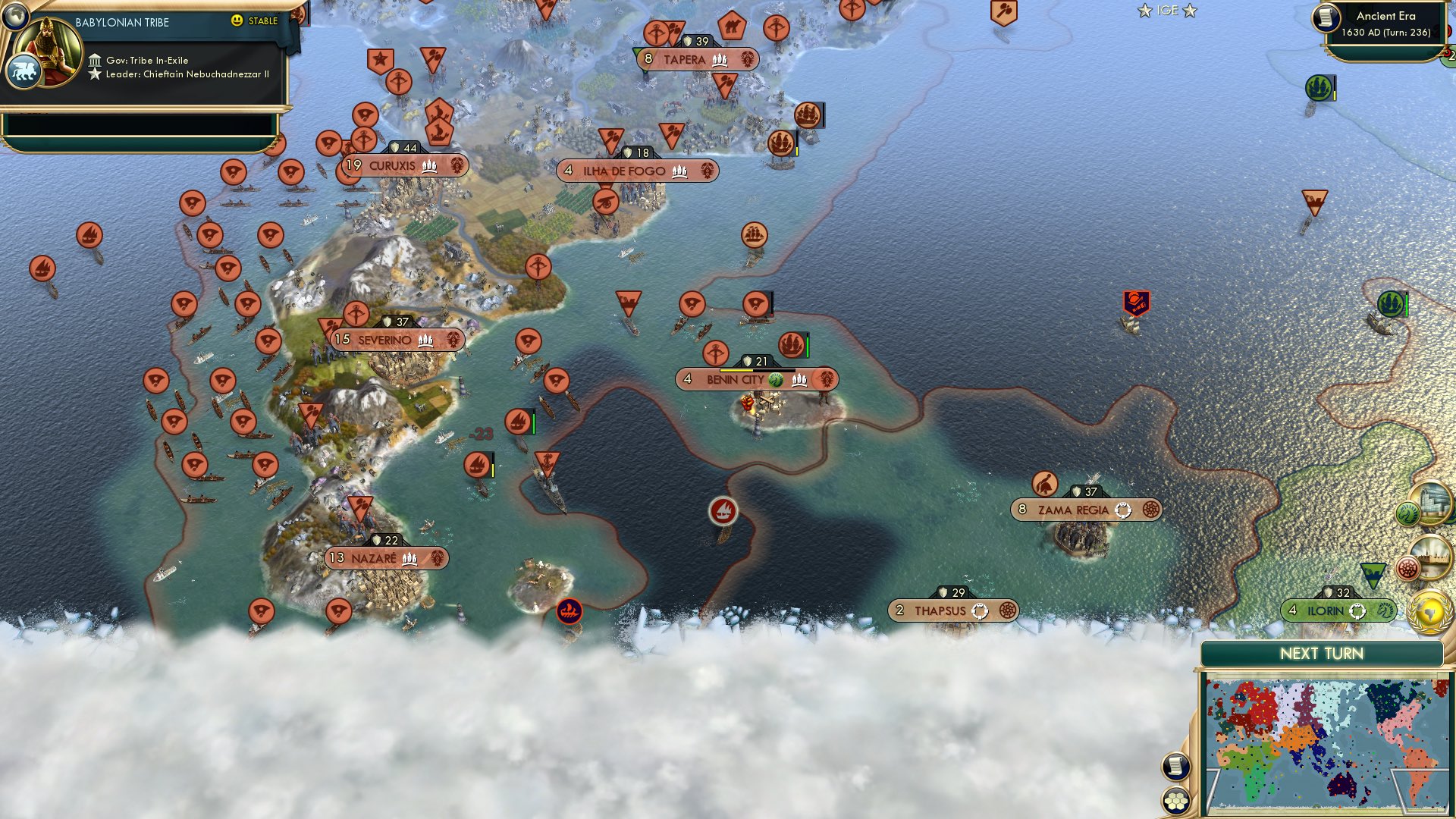Open the Benin City banner
1456x819 pixels.
tap(756, 379)
